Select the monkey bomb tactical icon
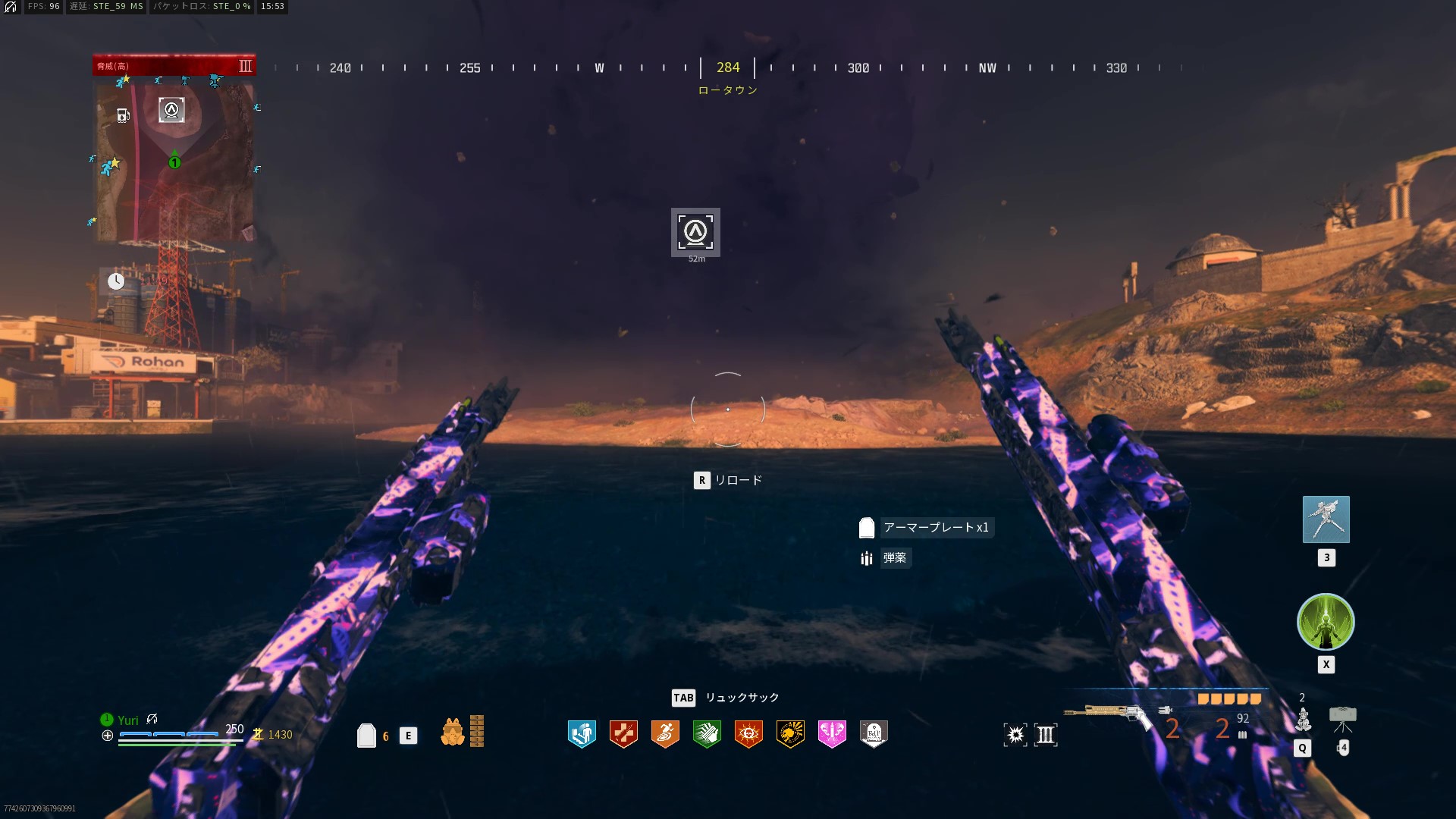The height and width of the screenshot is (819, 1456). (1303, 719)
